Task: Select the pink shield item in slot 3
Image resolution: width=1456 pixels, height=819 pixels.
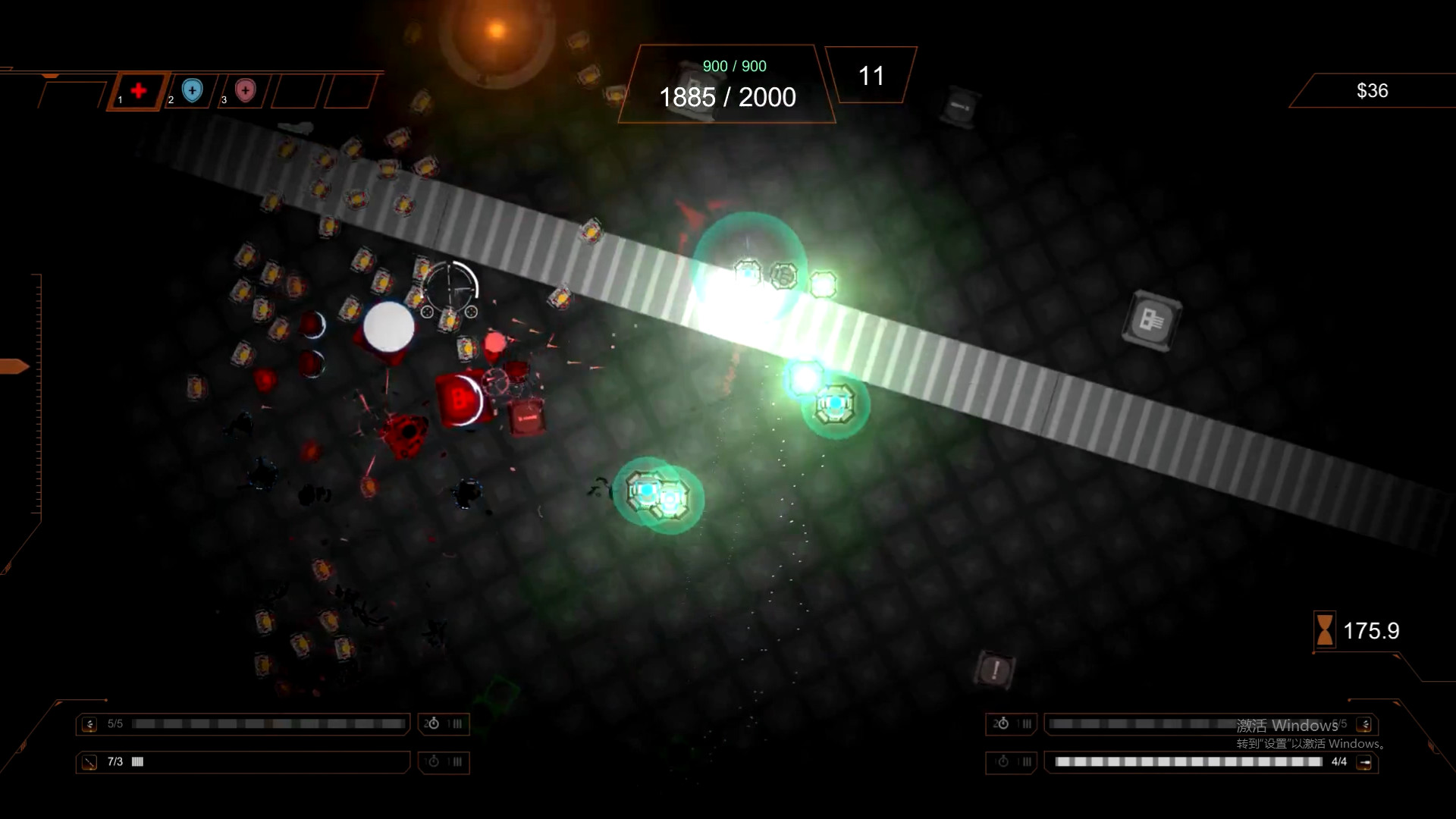Action: [x=245, y=91]
